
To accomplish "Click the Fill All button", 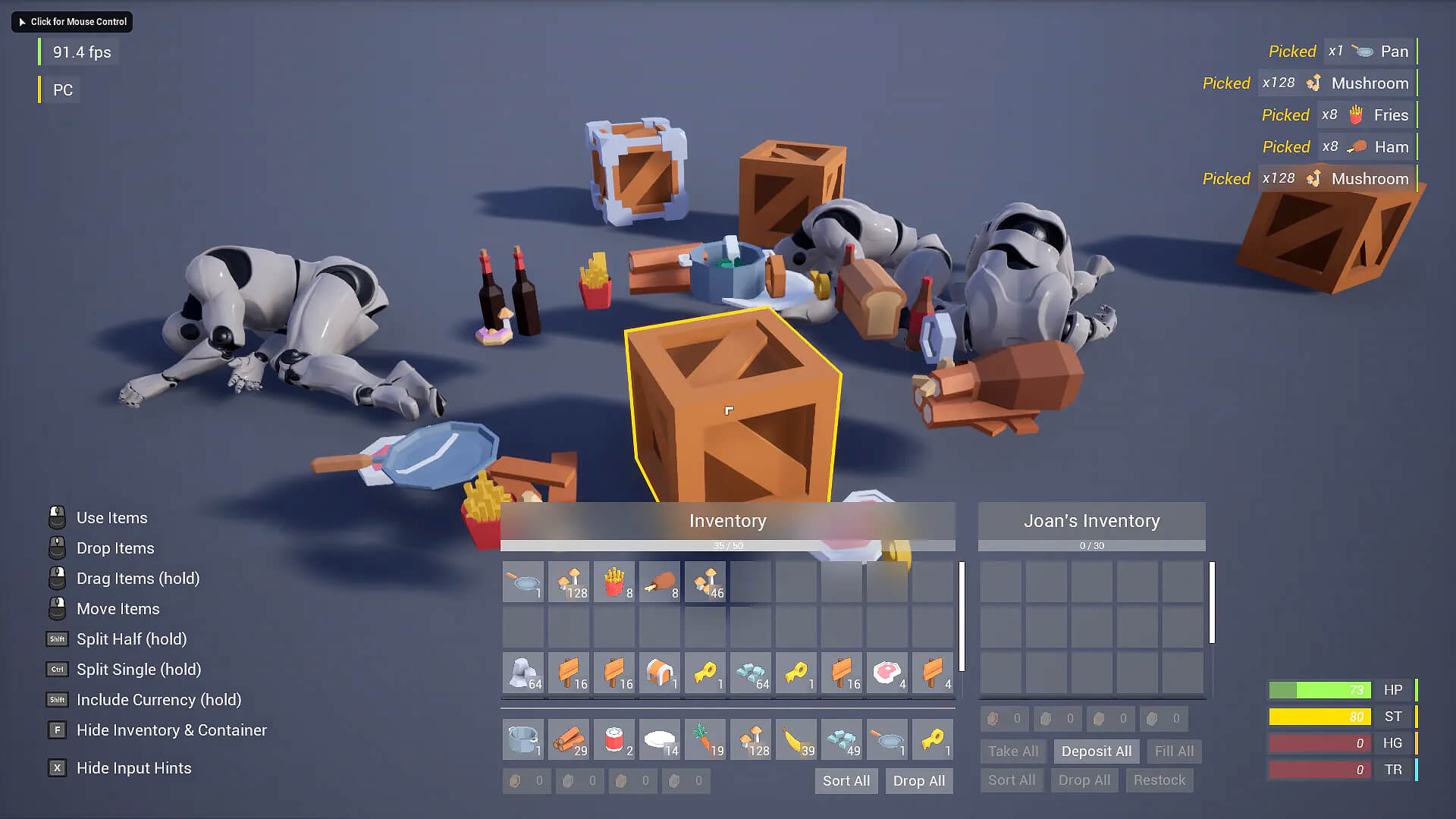I will tap(1174, 752).
